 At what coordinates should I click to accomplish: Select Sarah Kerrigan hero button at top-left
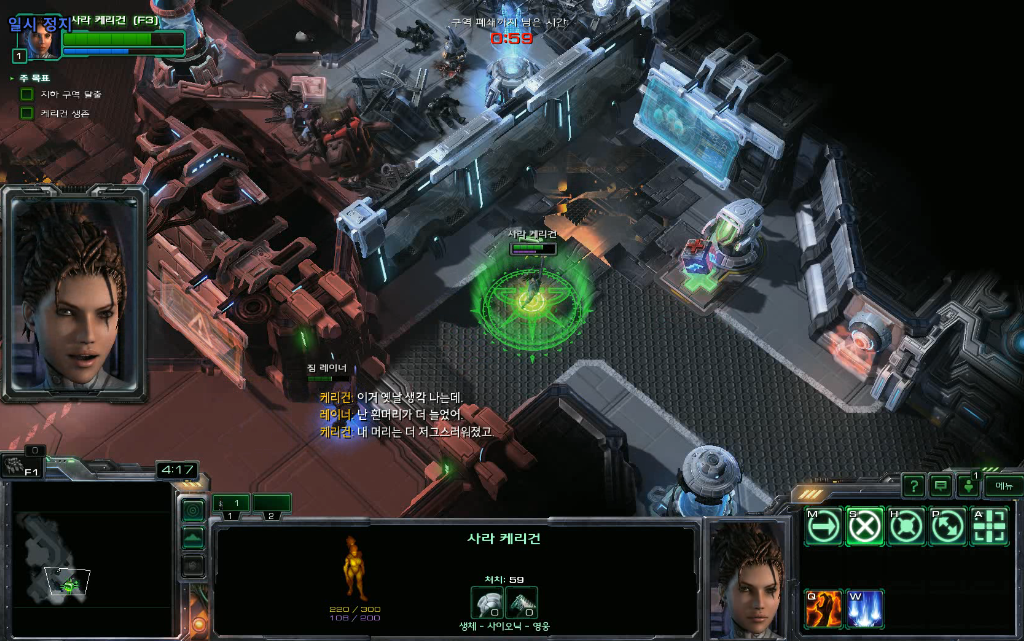pyautogui.click(x=41, y=38)
